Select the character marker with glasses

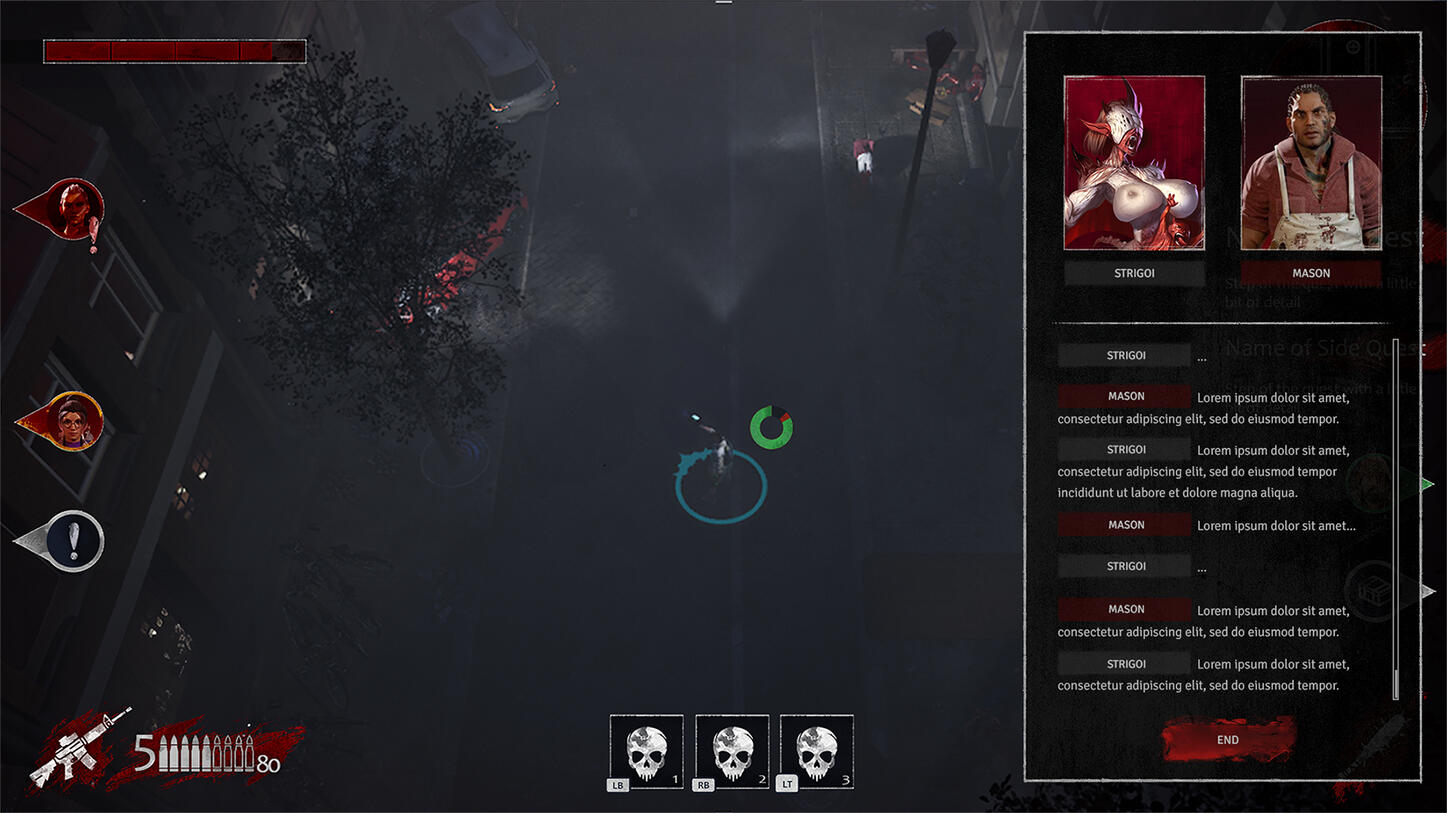click(73, 421)
